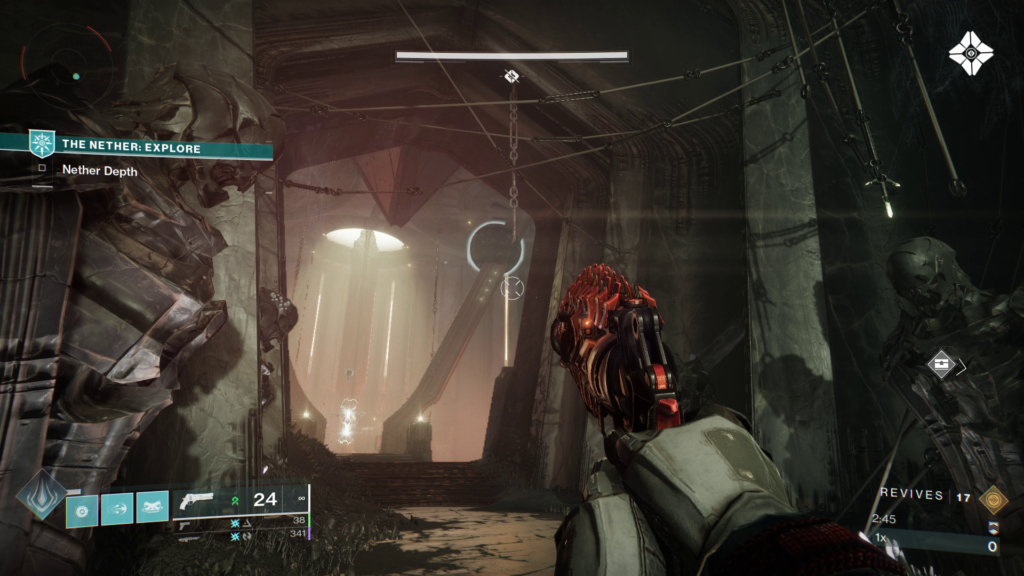Click the gold revive token icon
The width and height of the screenshot is (1024, 576).
pyautogui.click(x=992, y=497)
